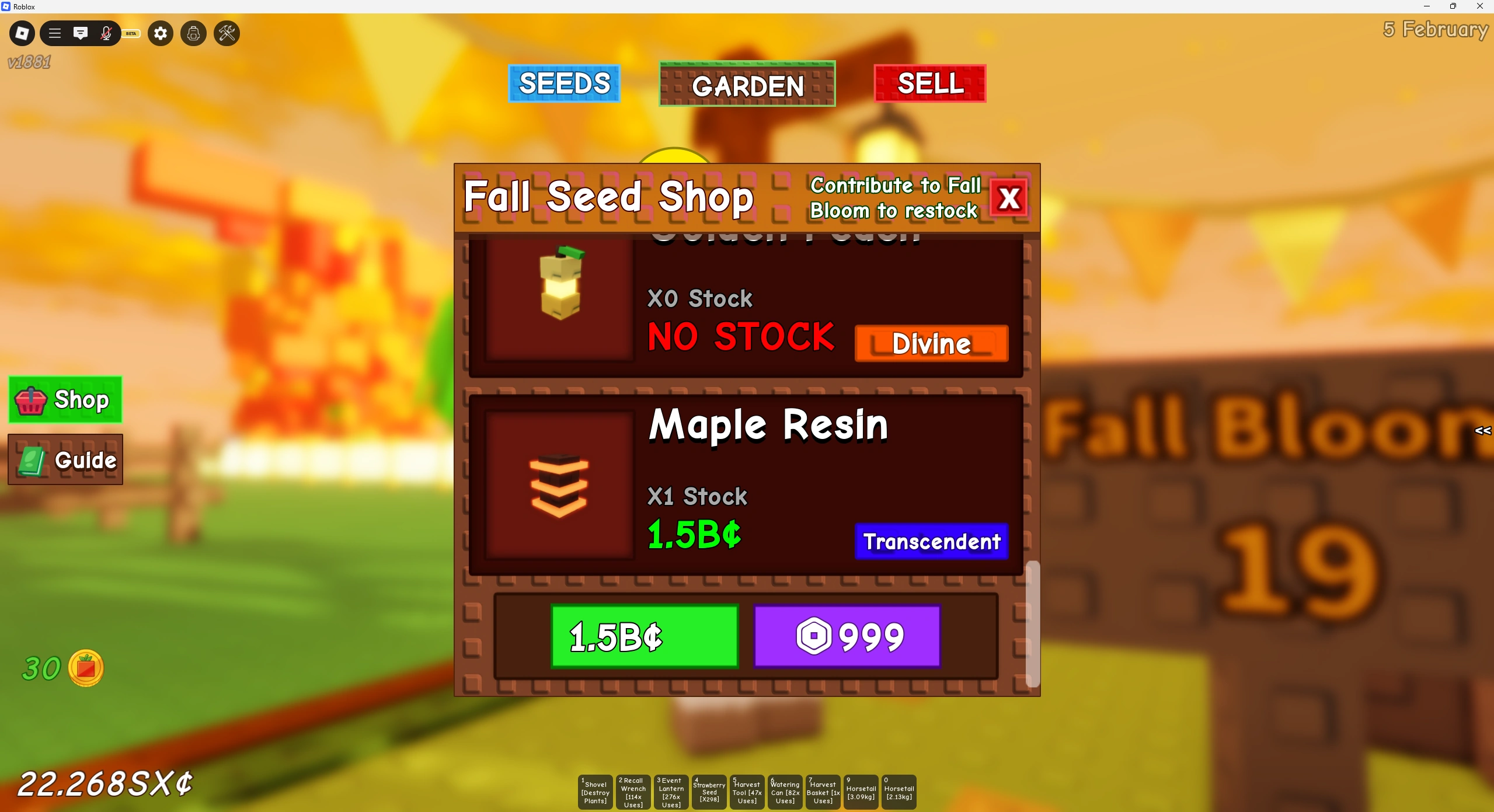Viewport: 1494px width, 812px height.
Task: Open the Roblox settings gear
Action: [160, 33]
